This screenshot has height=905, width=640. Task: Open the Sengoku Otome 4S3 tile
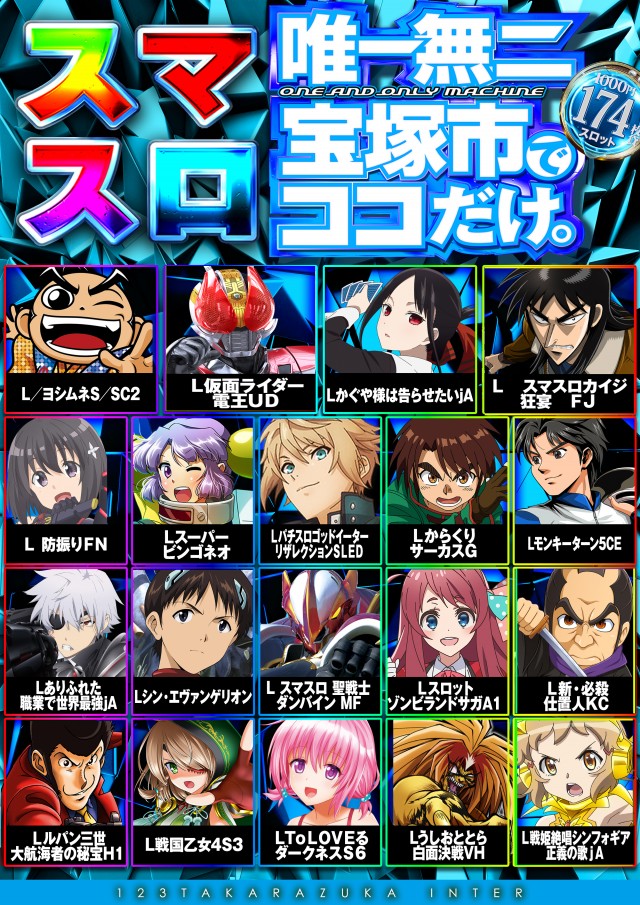coord(194,791)
